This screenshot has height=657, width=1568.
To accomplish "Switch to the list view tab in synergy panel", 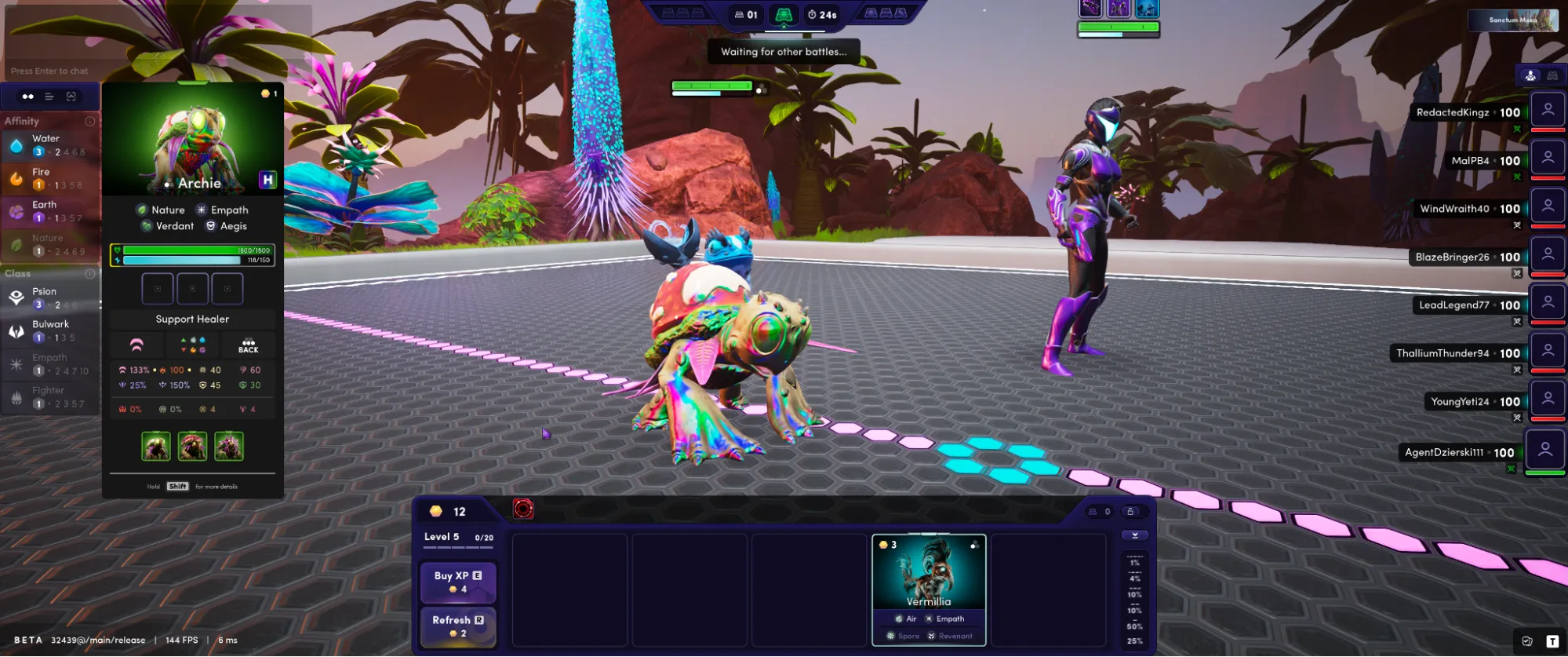I will click(x=49, y=97).
